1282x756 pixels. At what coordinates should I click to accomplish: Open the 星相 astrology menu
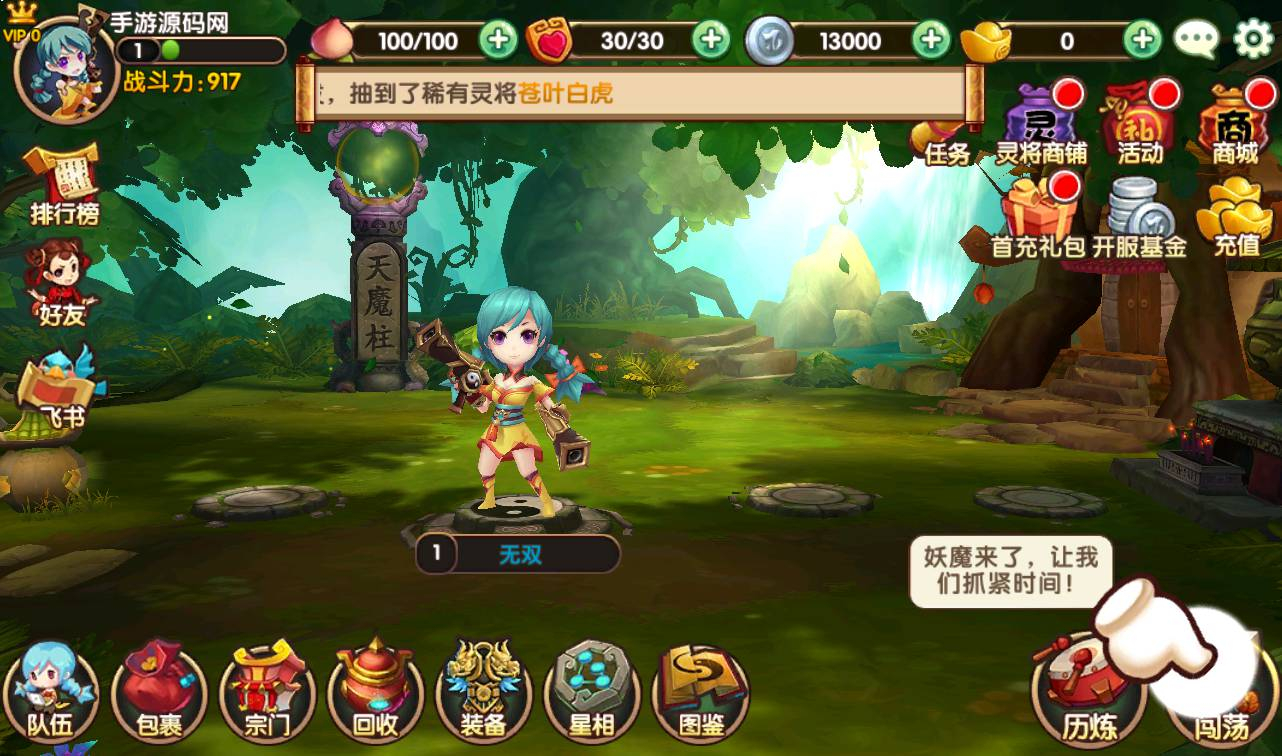point(592,693)
